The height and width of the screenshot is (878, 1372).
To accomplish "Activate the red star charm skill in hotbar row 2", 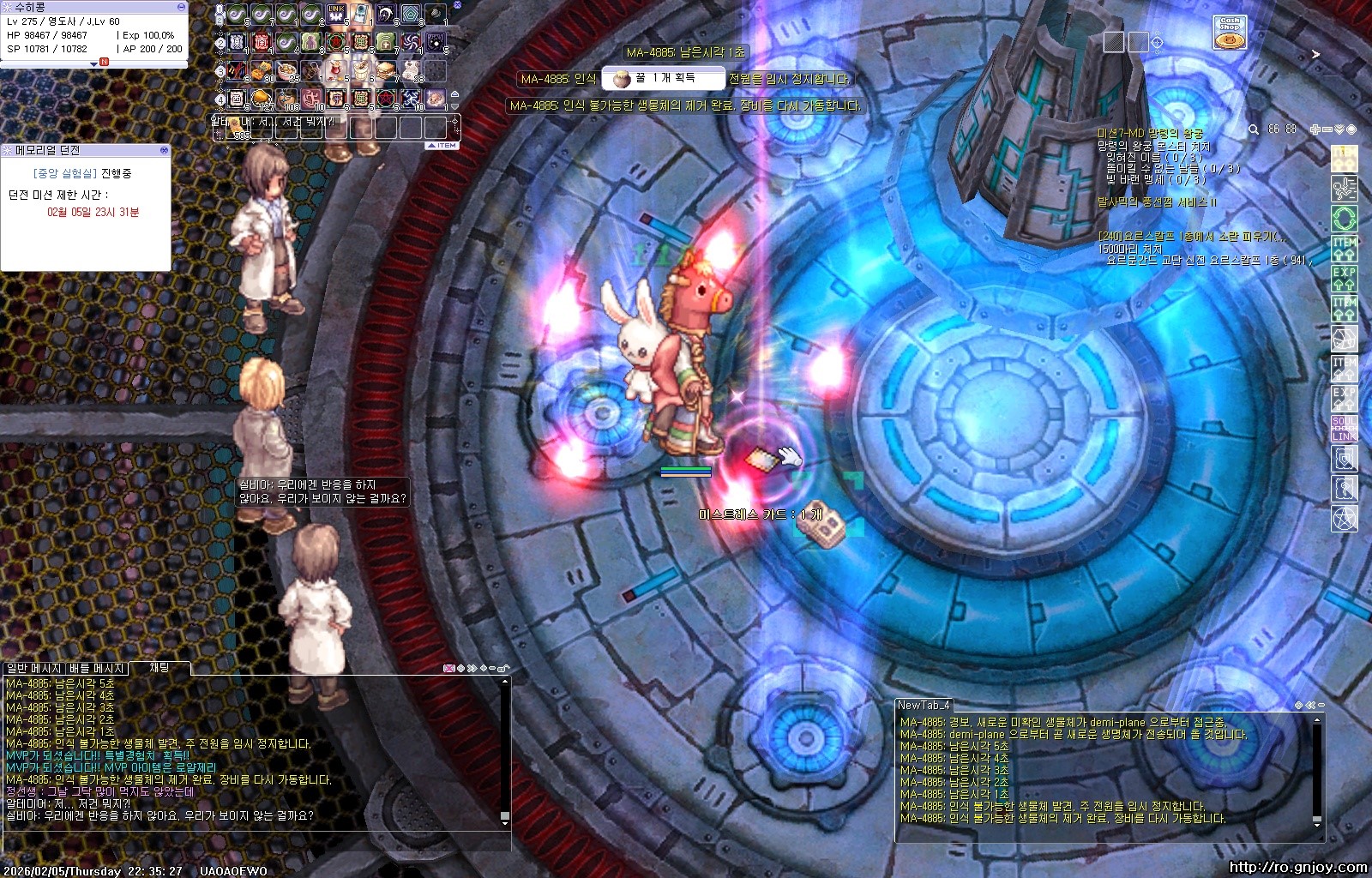I will 336,42.
